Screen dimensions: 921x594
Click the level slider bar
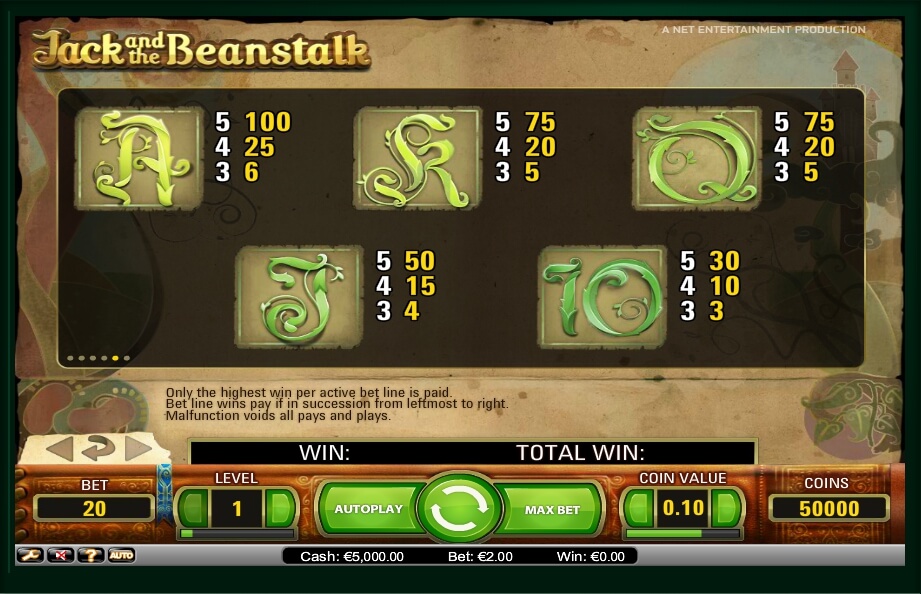tap(236, 534)
